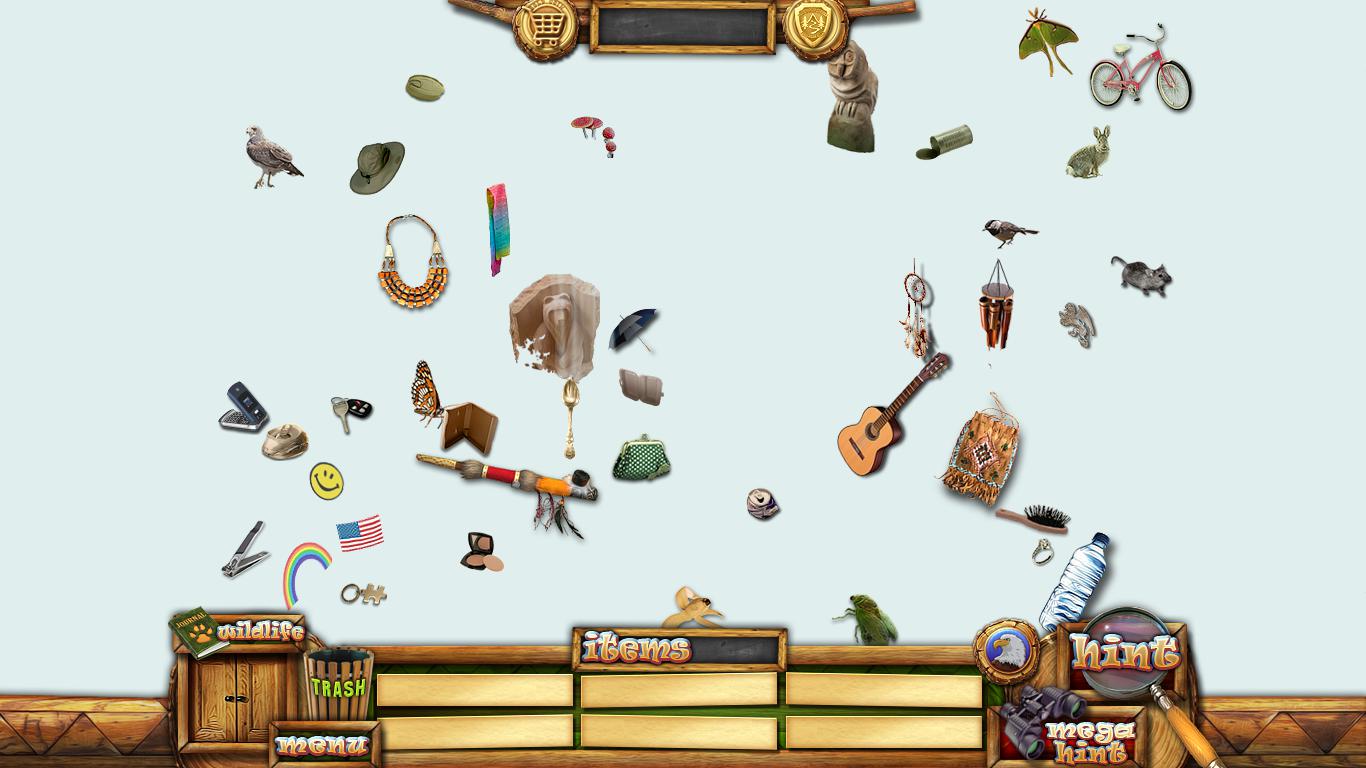Viewport: 1366px width, 768px height.
Task: Open the shop via the shopping cart button
Action: (x=545, y=26)
